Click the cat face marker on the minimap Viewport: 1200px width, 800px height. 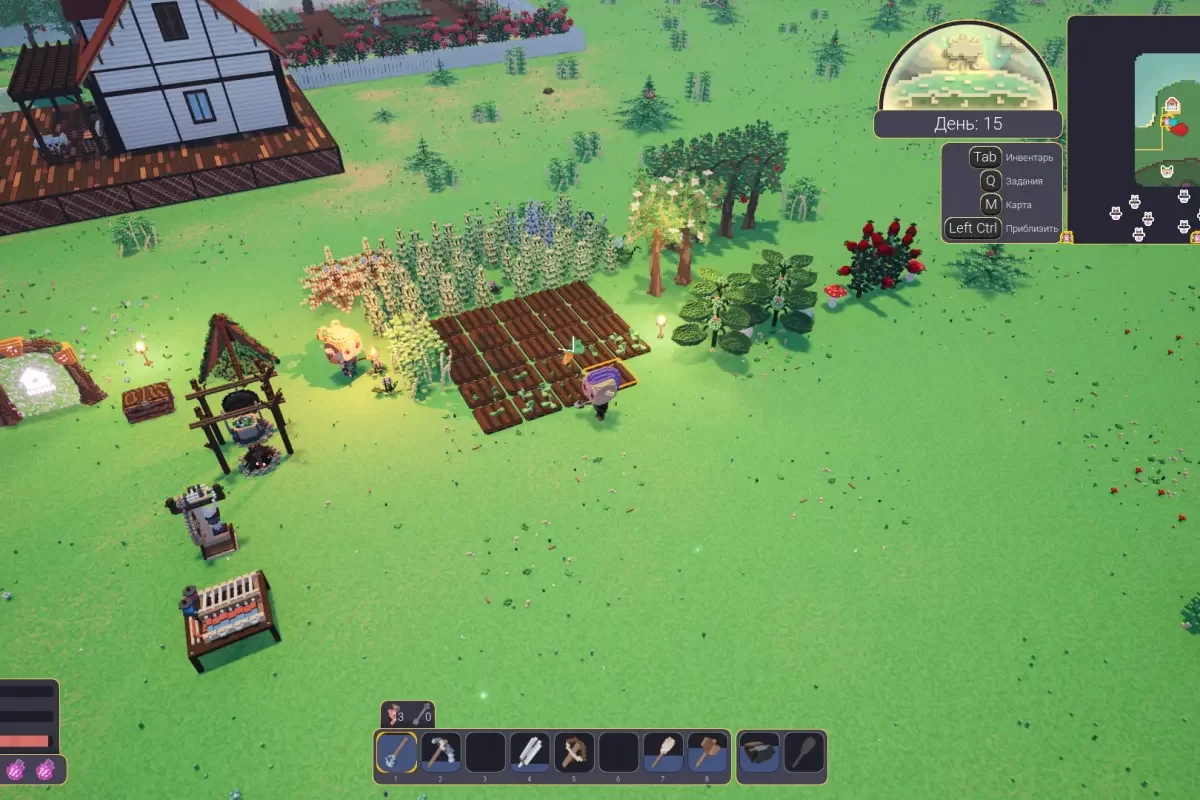tap(1167, 172)
